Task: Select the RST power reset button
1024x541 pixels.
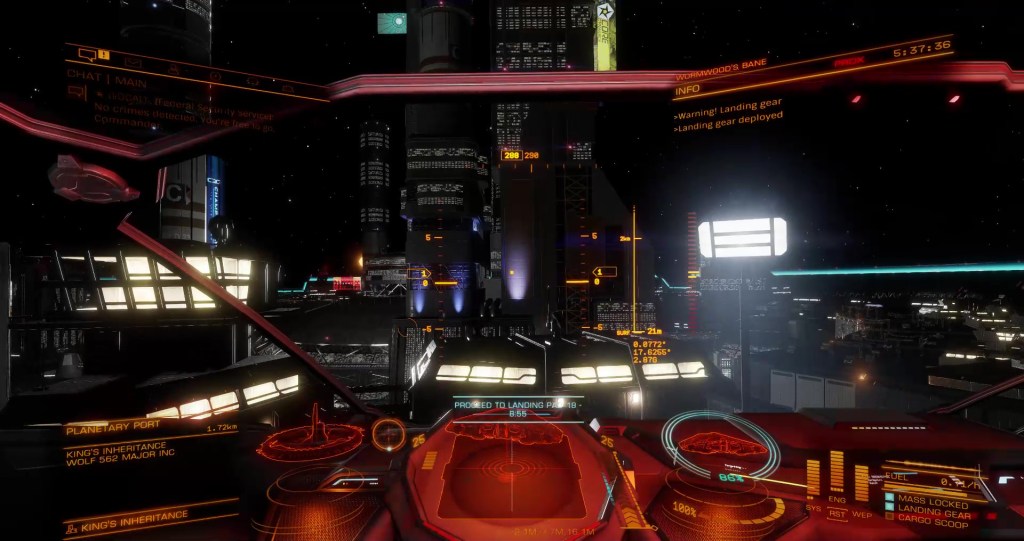Action: point(836,514)
